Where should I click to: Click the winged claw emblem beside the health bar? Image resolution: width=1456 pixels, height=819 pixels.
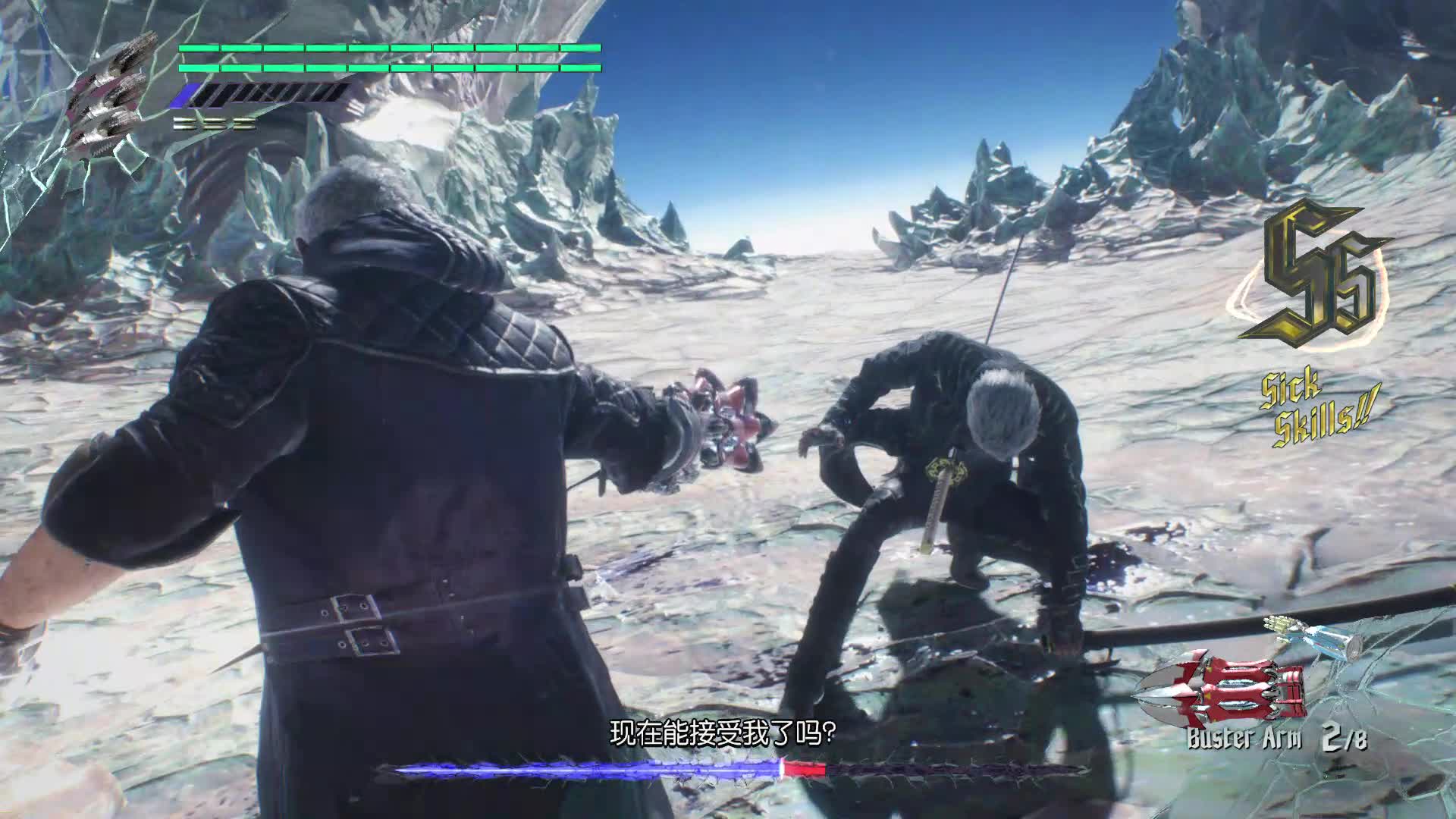point(112,102)
